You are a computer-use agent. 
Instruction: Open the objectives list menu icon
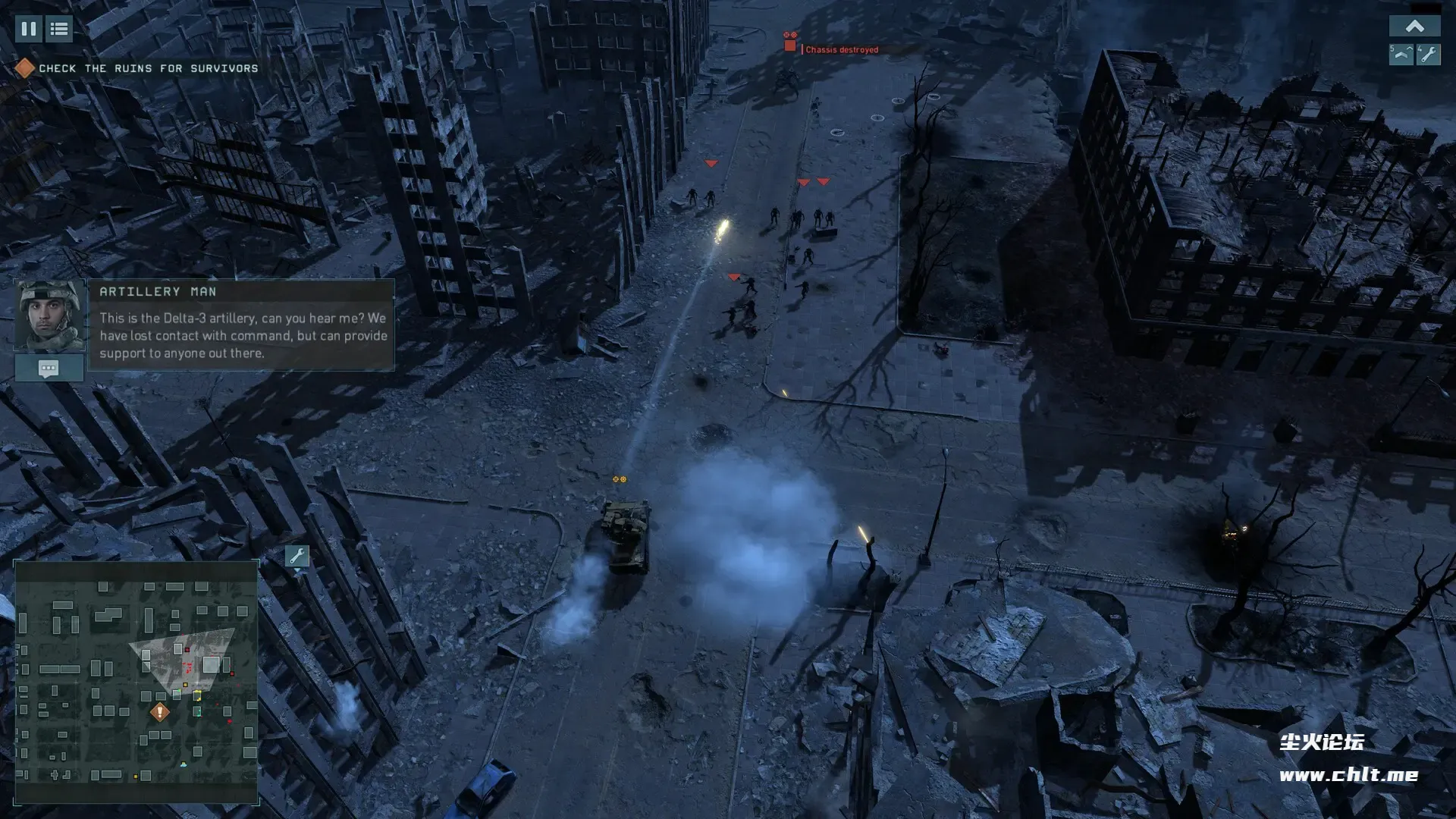[59, 29]
